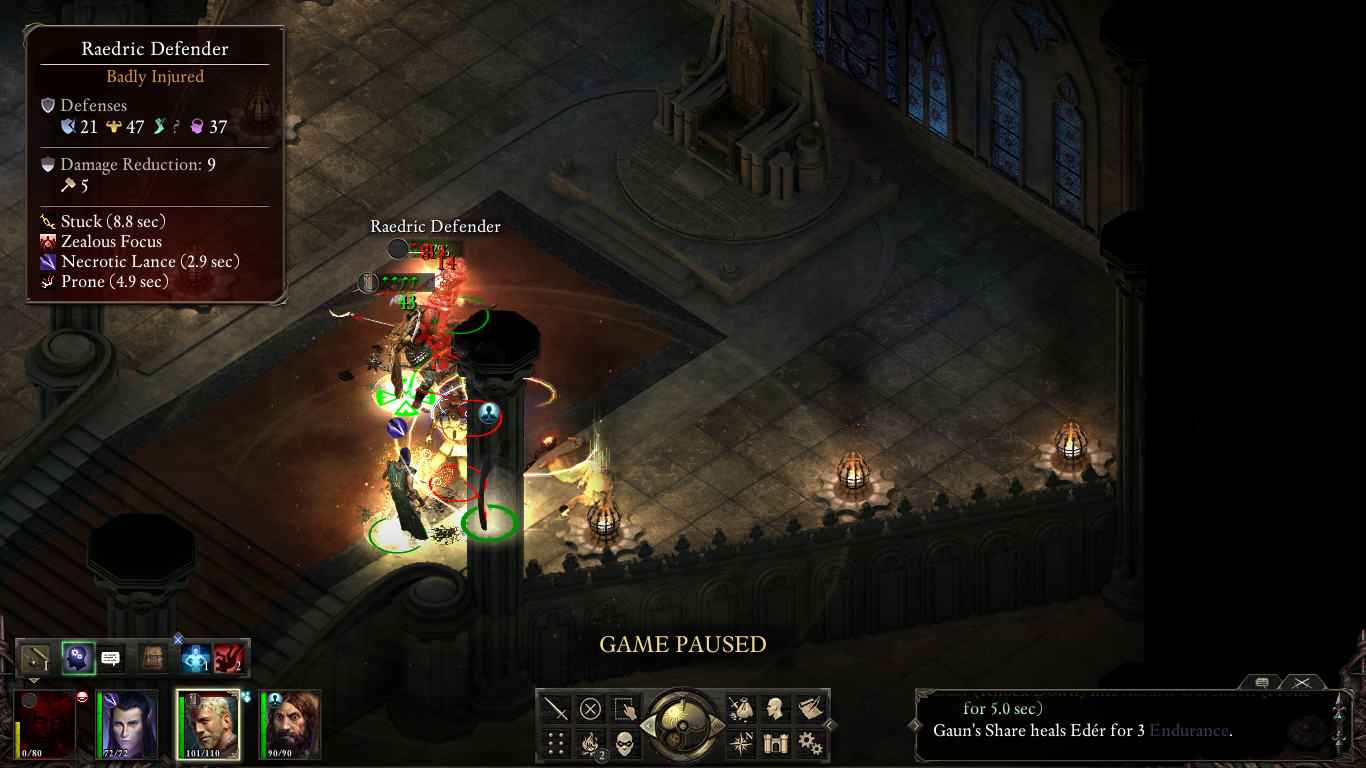The width and height of the screenshot is (1366, 768).
Task: Activate the blue glowing figure ability
Action: (x=194, y=659)
